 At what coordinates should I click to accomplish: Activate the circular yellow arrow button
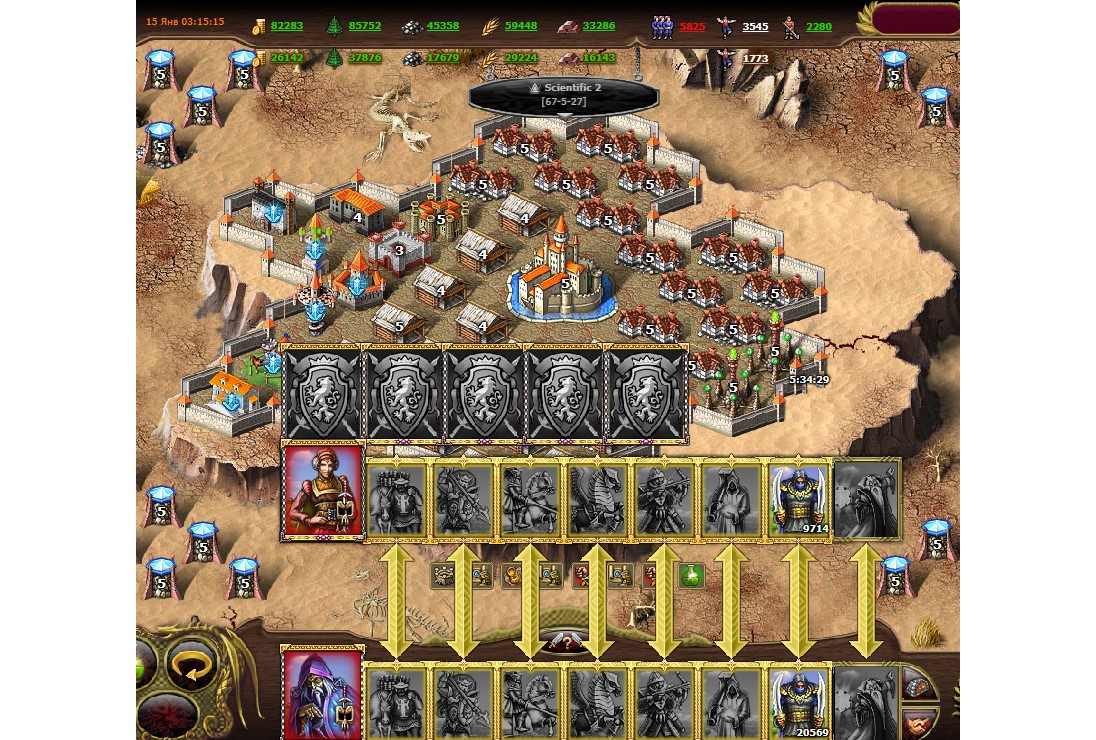pos(192,664)
